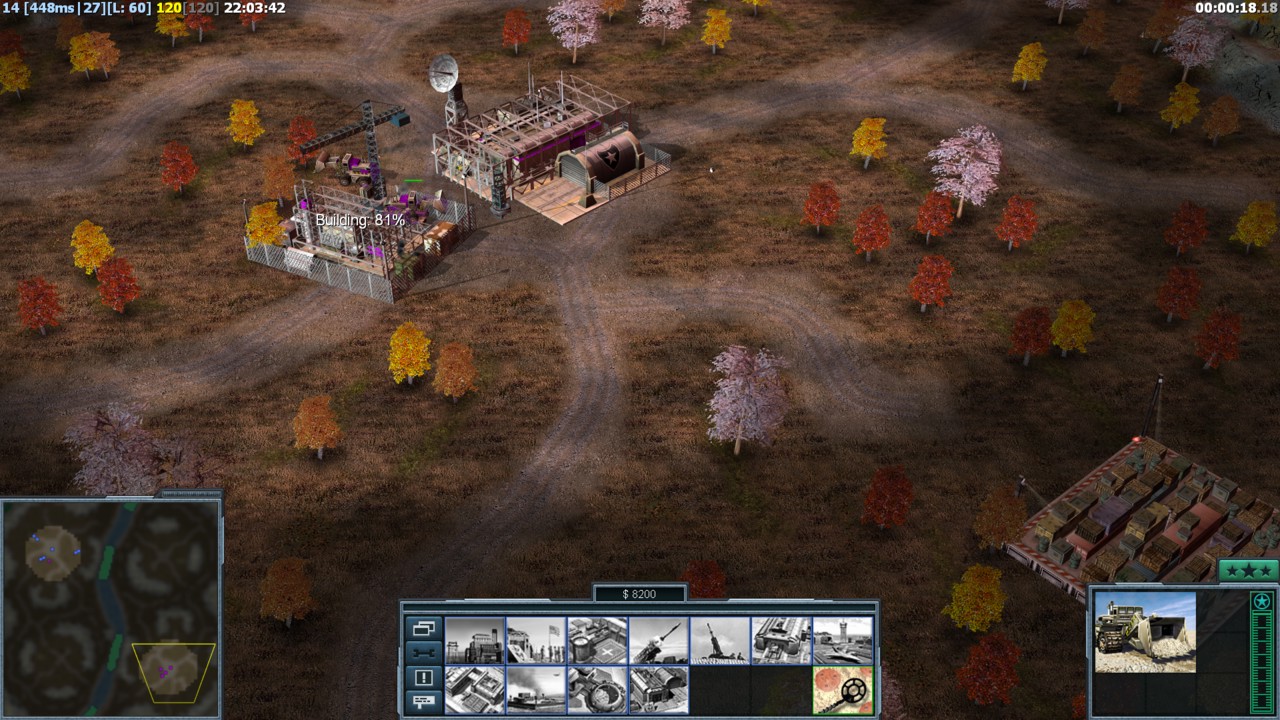Viewport: 1280px width, 720px height.
Task: Open the three-star general's powers button
Action: pos(1248,571)
